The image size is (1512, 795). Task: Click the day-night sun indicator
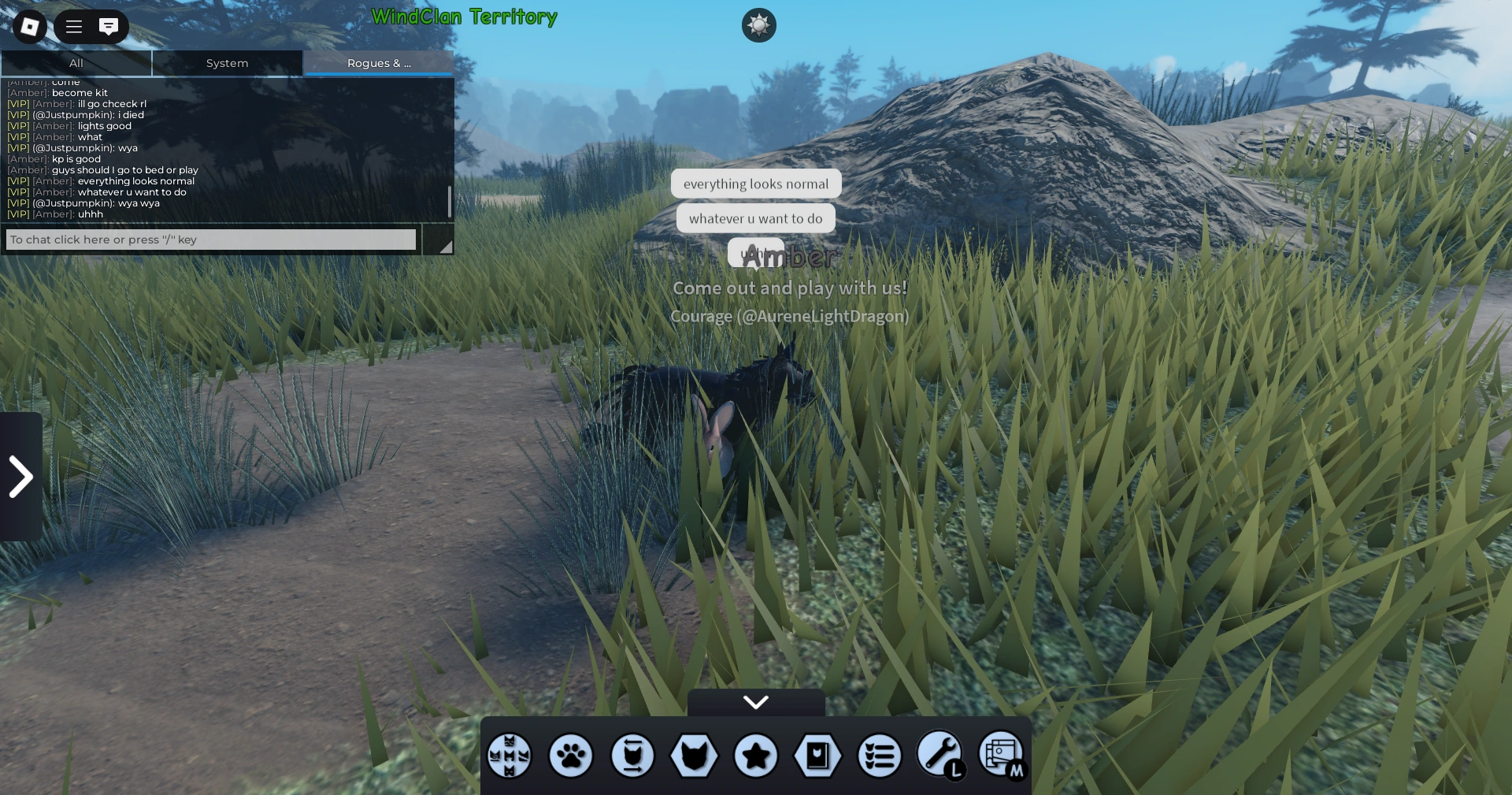click(758, 25)
